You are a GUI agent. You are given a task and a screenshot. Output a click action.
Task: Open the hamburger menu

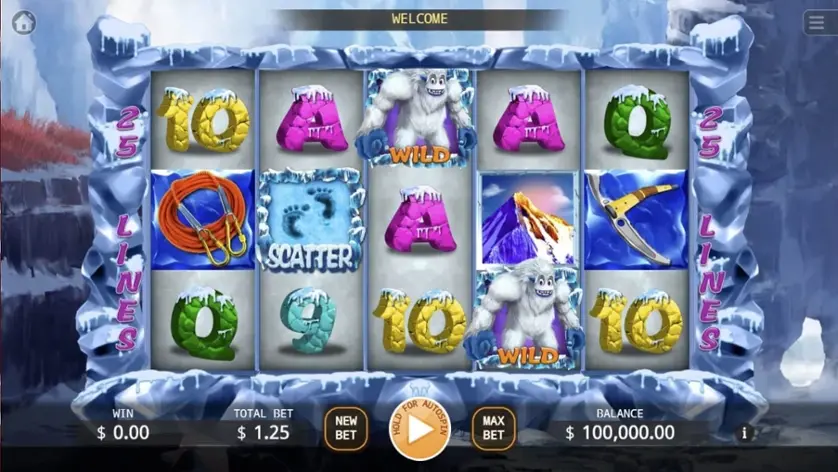816,22
